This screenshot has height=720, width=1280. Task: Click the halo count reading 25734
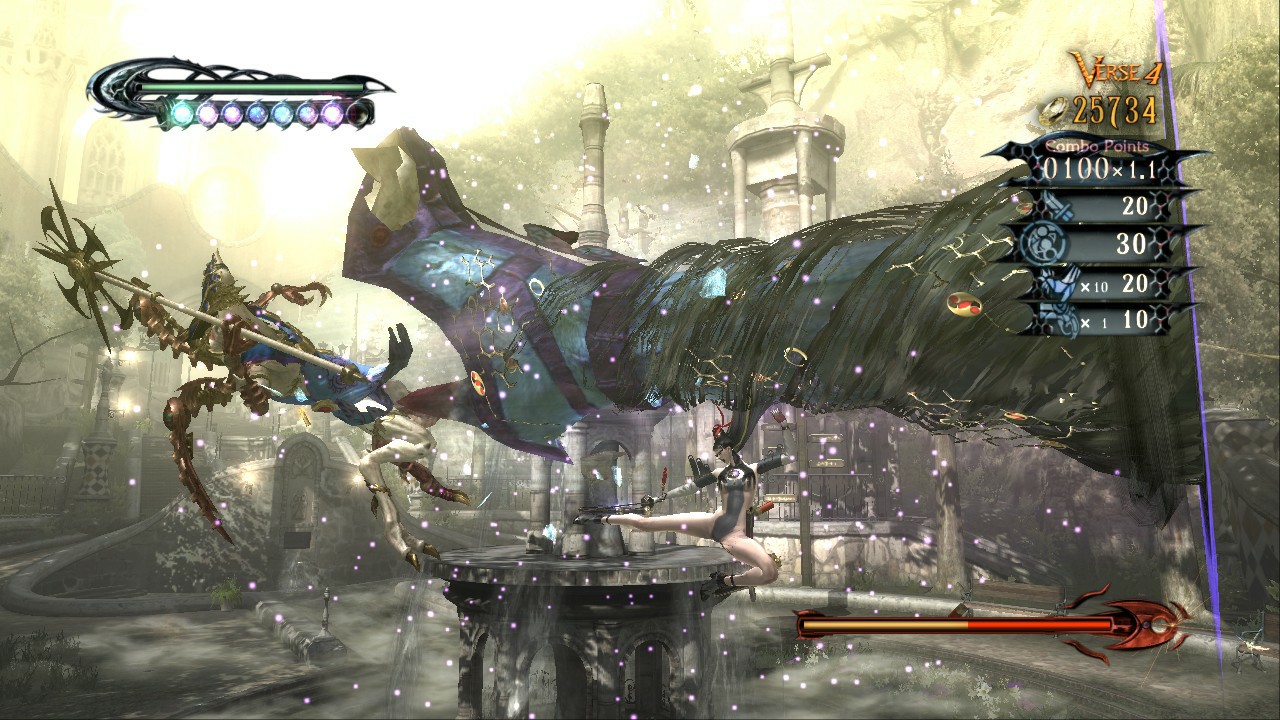pos(1115,109)
